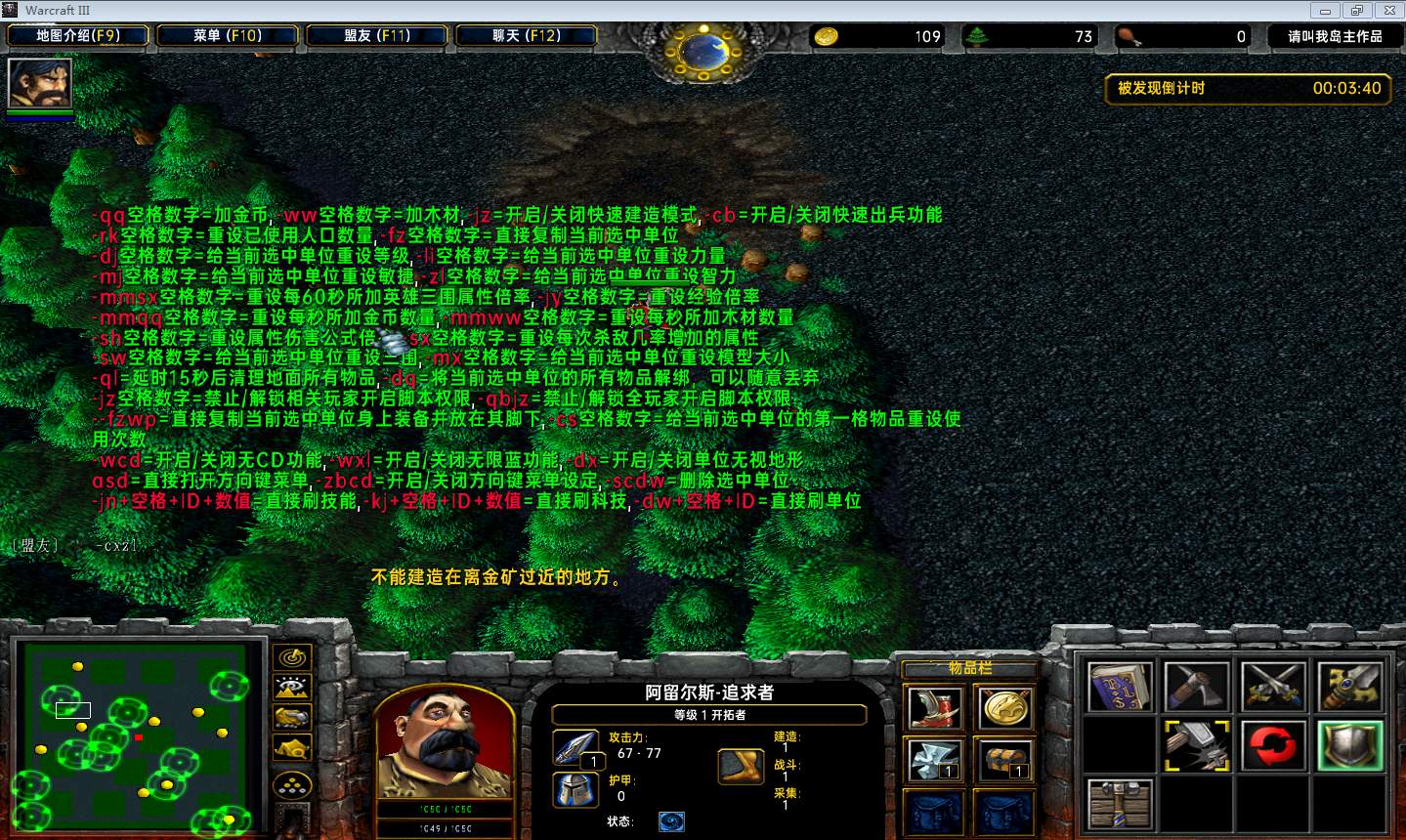1406x840 pixels.
Task: Open the 聊天 (F12) chat log
Action: [x=527, y=36]
